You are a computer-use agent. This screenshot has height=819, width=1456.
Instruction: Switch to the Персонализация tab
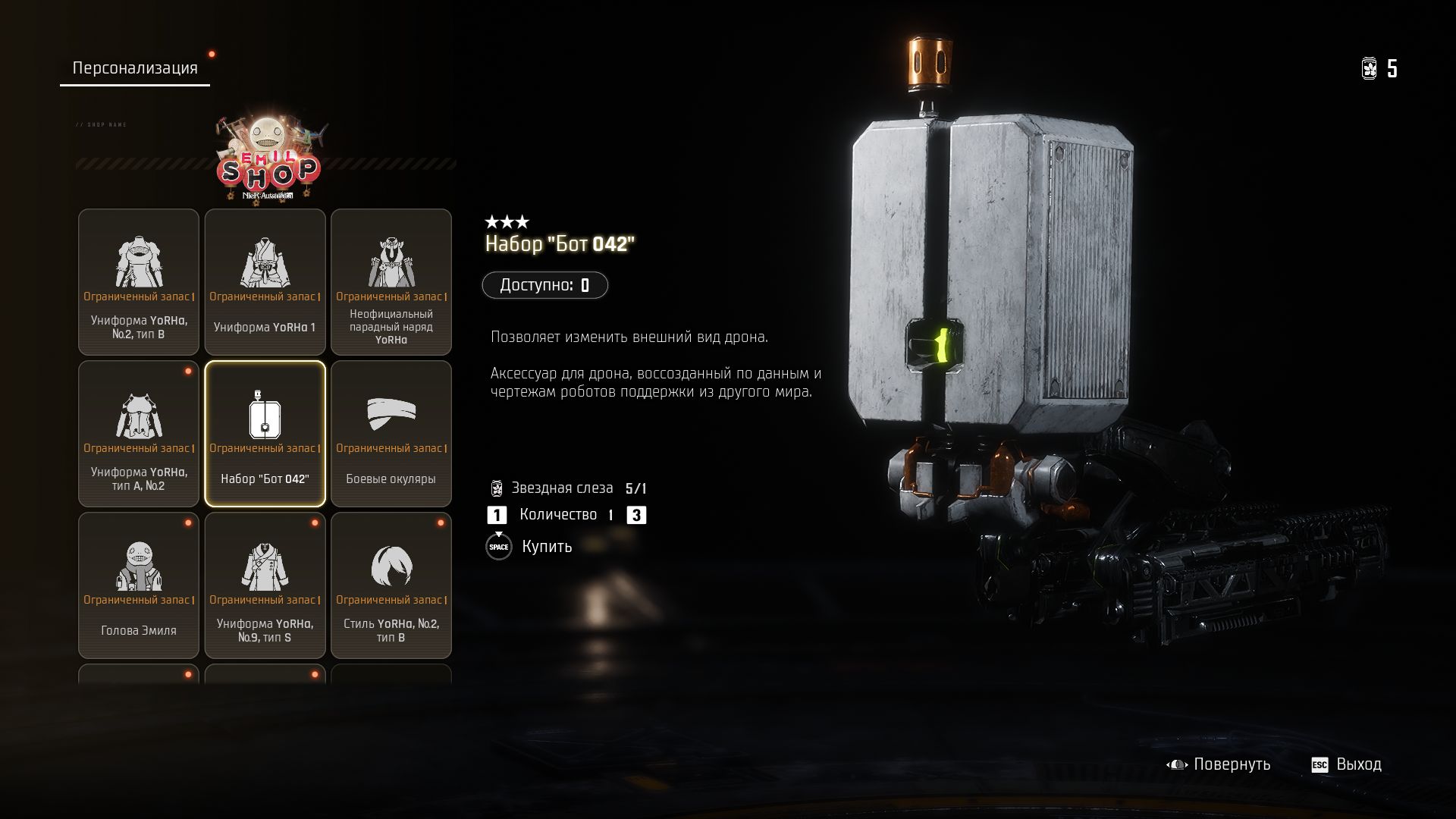pyautogui.click(x=134, y=68)
